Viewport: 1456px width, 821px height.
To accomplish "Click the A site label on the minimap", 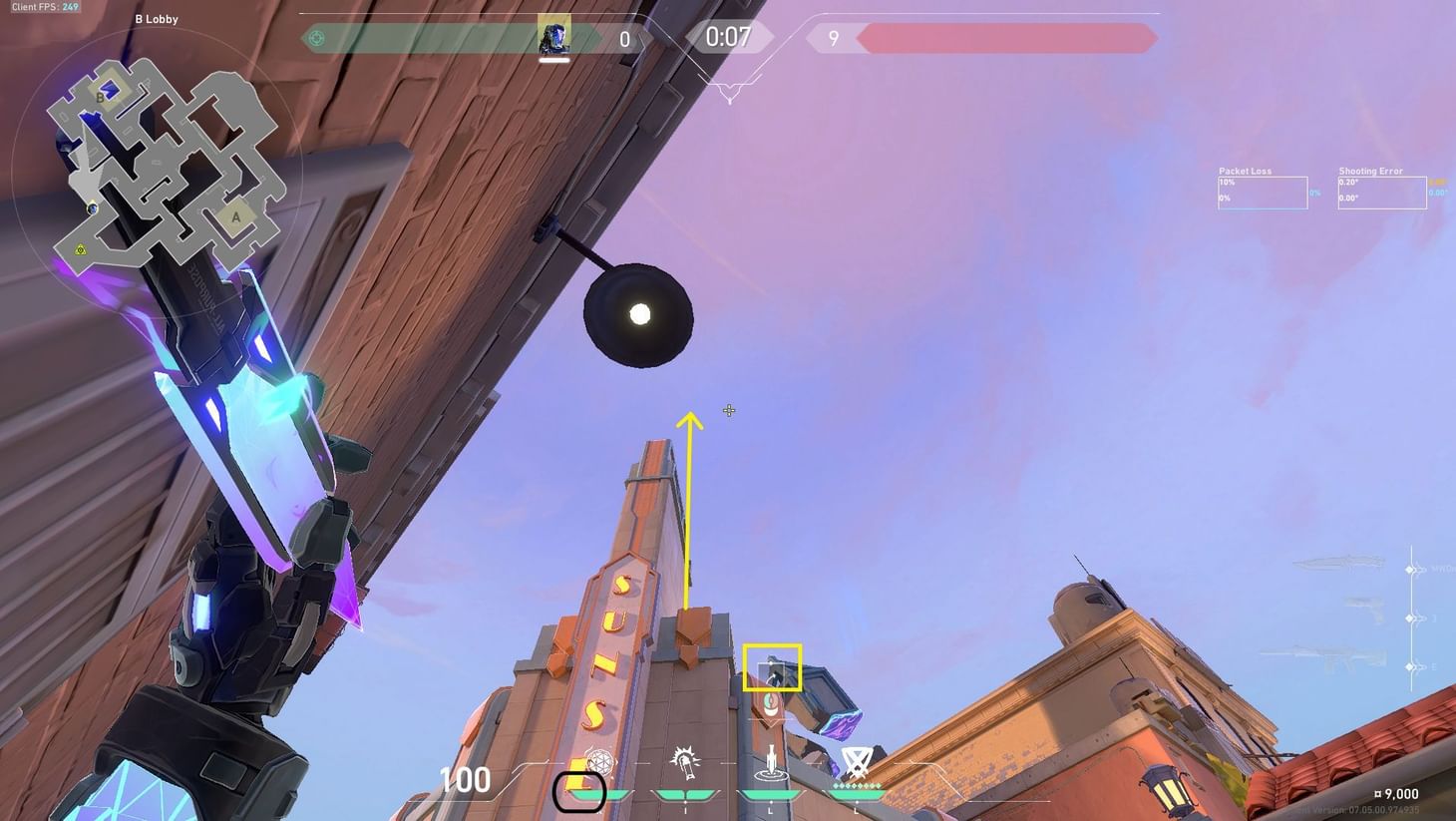I will tap(236, 215).
